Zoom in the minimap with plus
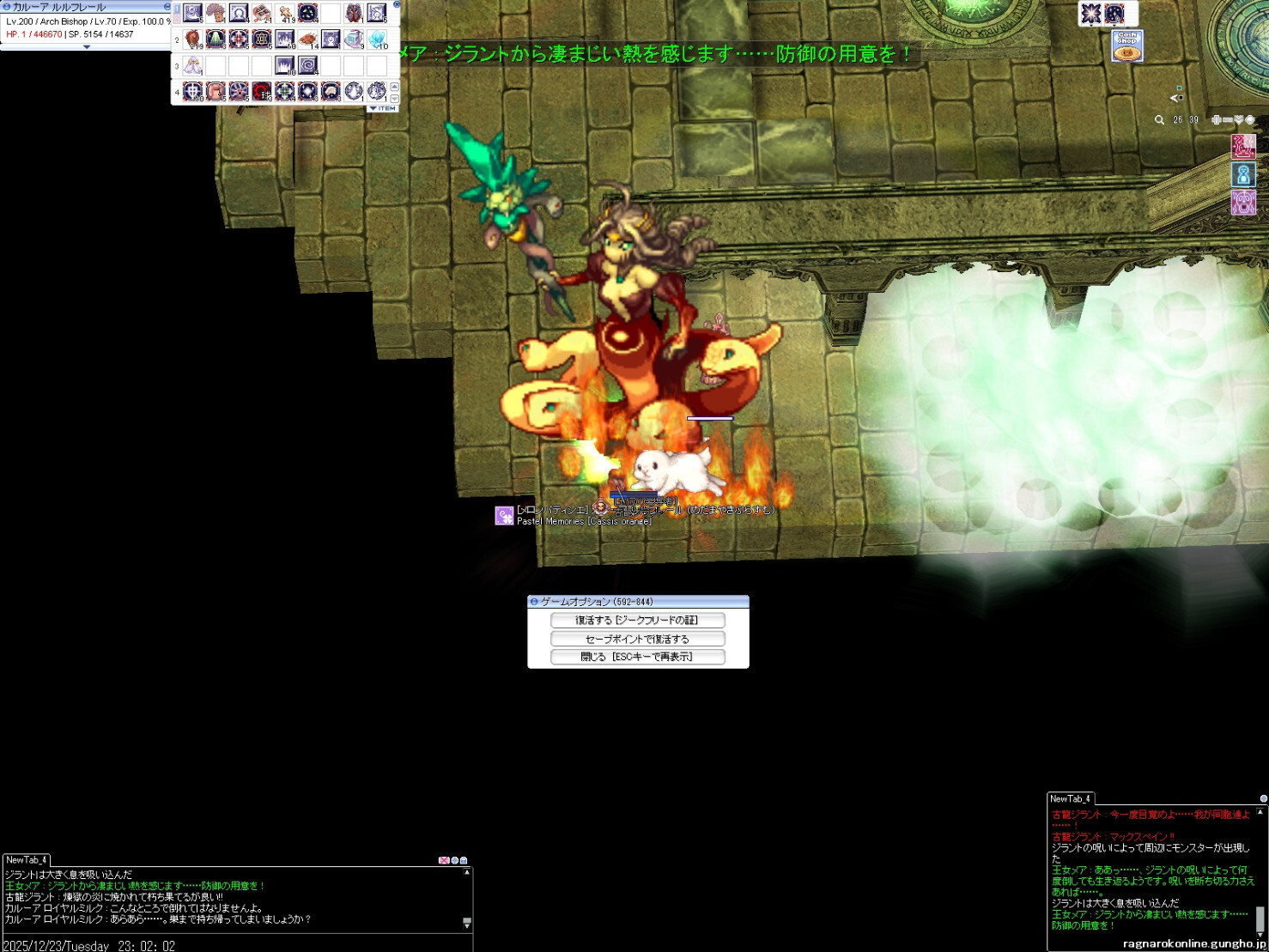 pos(1216,120)
